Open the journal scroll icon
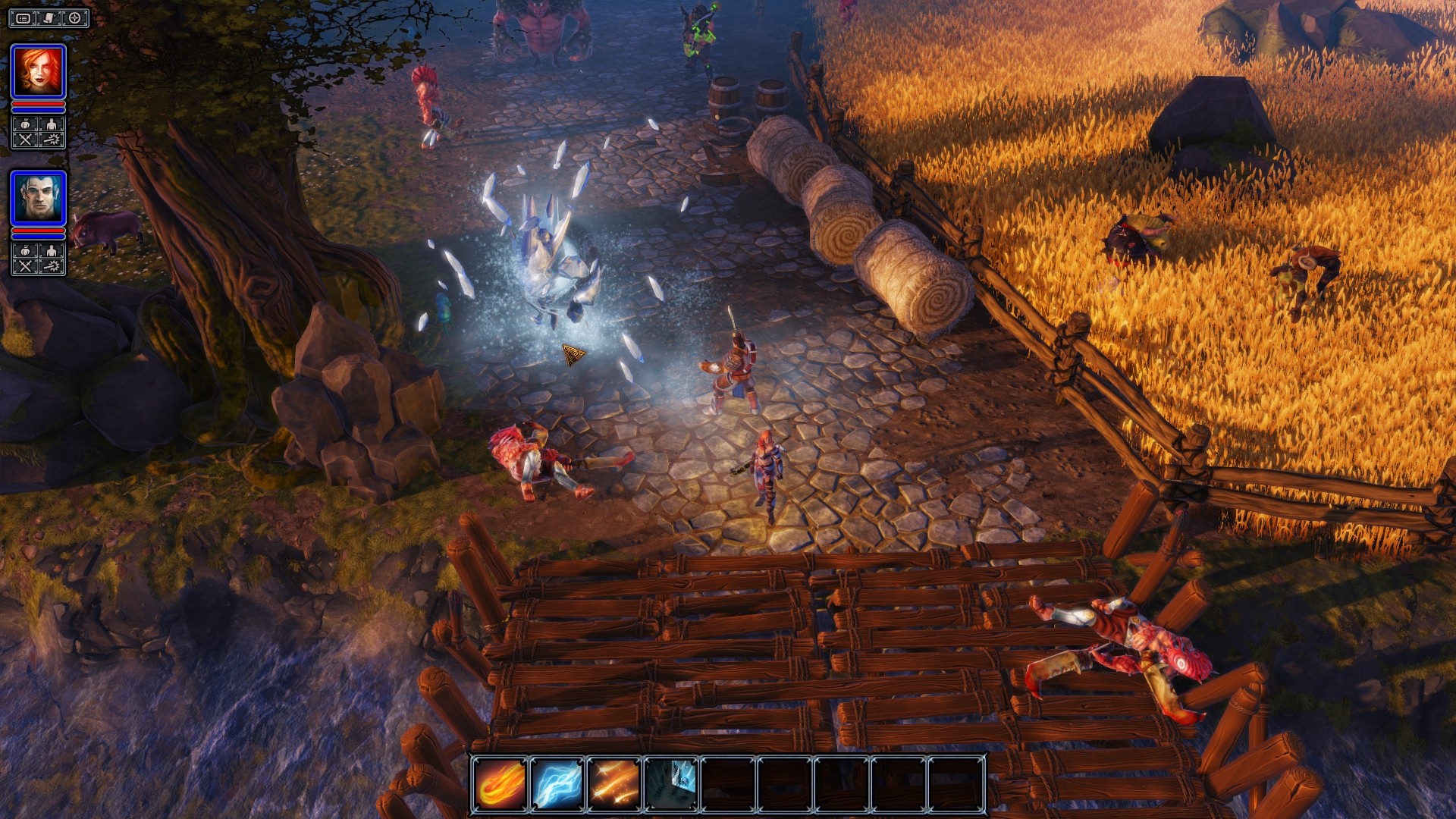 pos(49,18)
